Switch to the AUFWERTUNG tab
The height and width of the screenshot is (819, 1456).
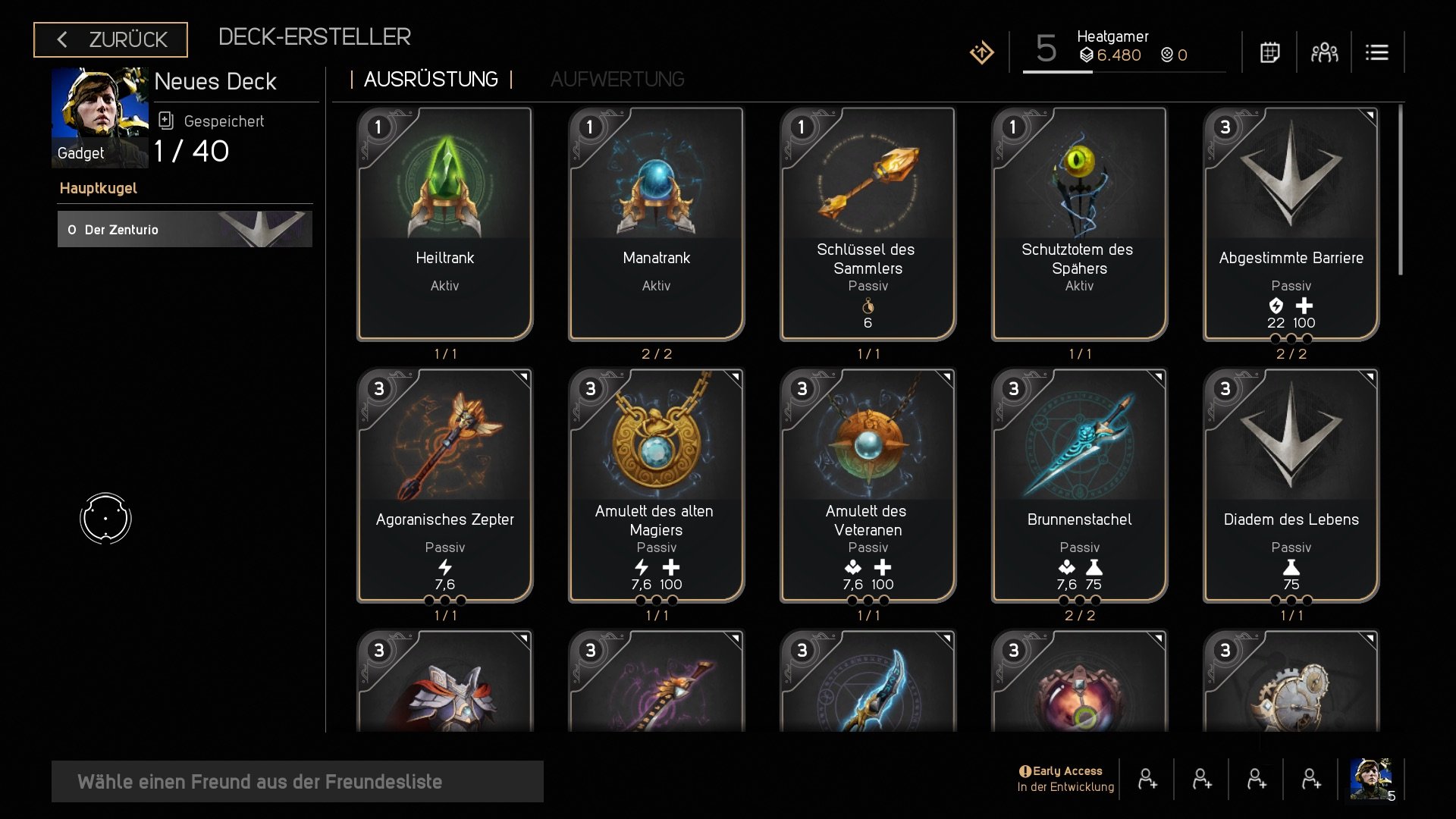618,79
